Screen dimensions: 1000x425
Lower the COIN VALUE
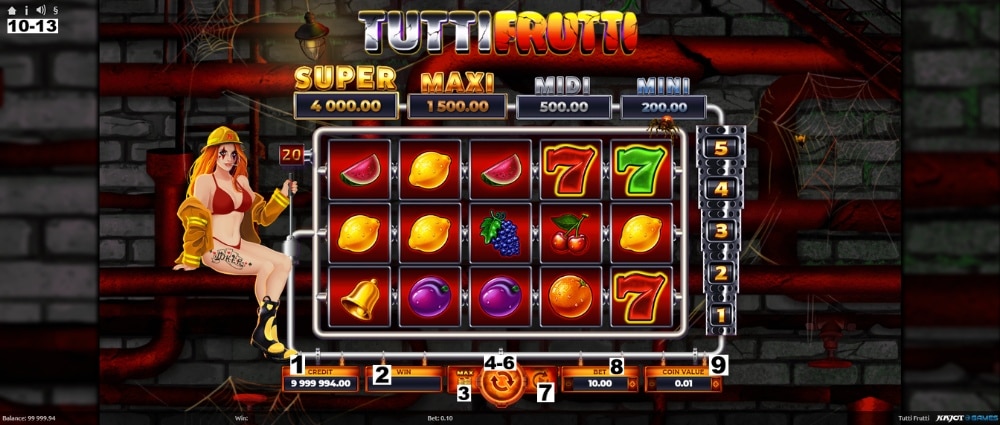pos(652,383)
